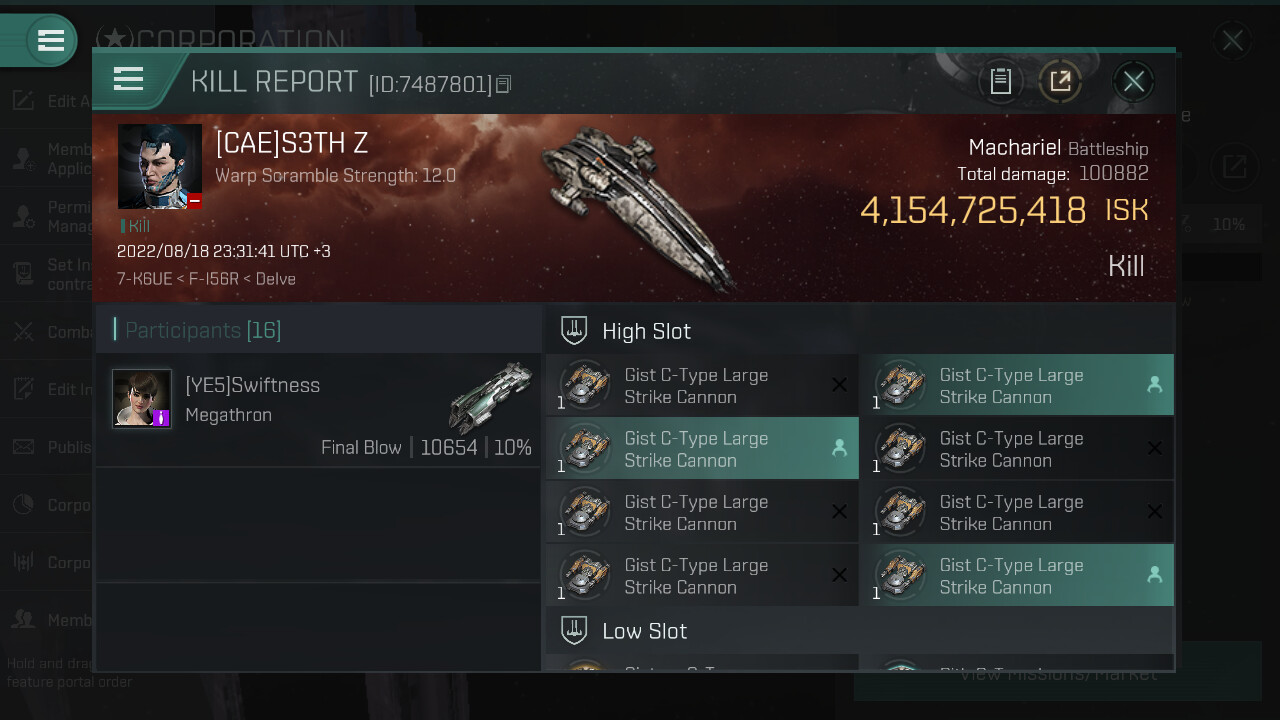Open the Kill Report hamburger menu
Screen dimensions: 1280x720
click(129, 79)
